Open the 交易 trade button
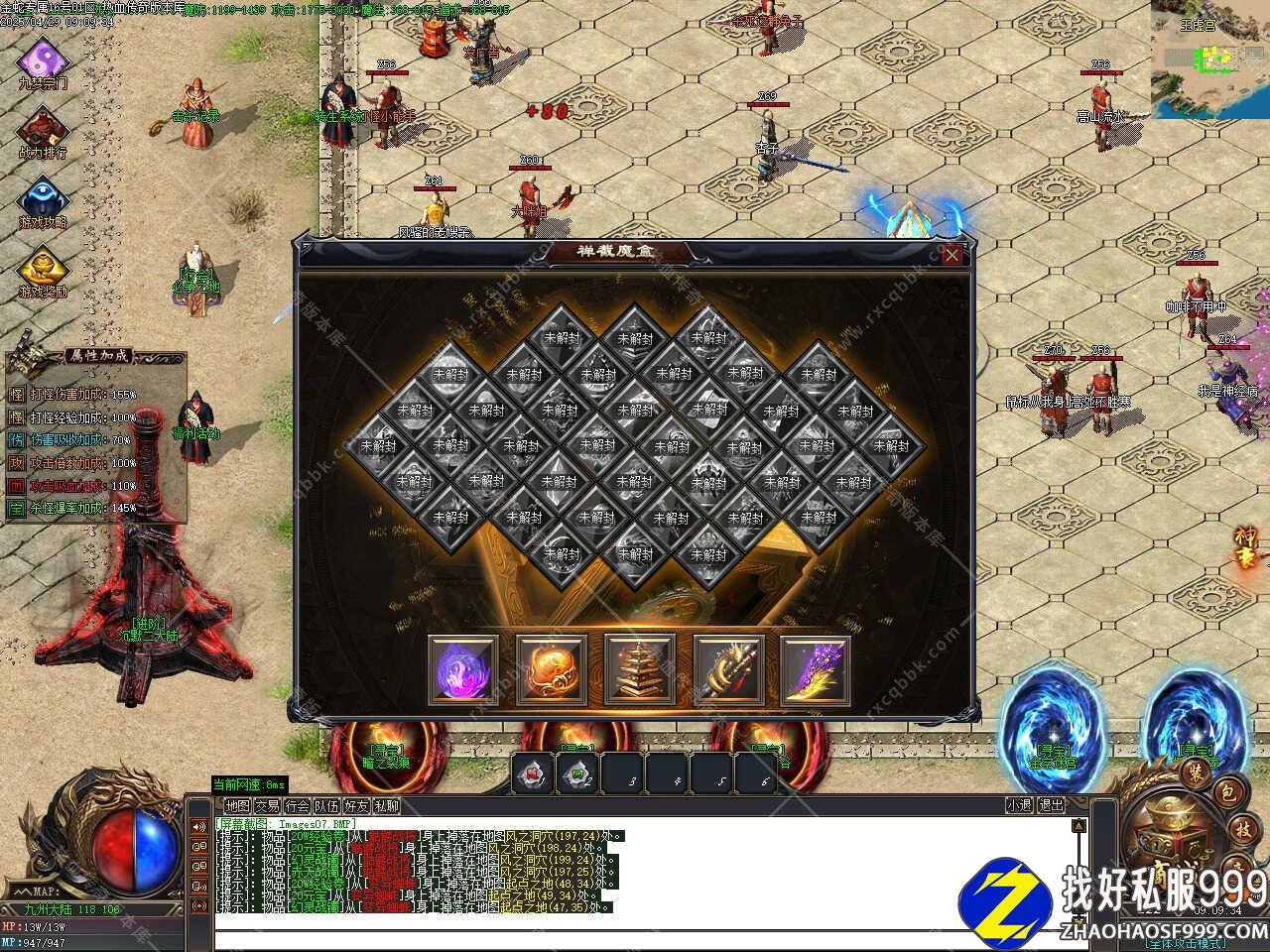1270x952 pixels. tap(267, 806)
